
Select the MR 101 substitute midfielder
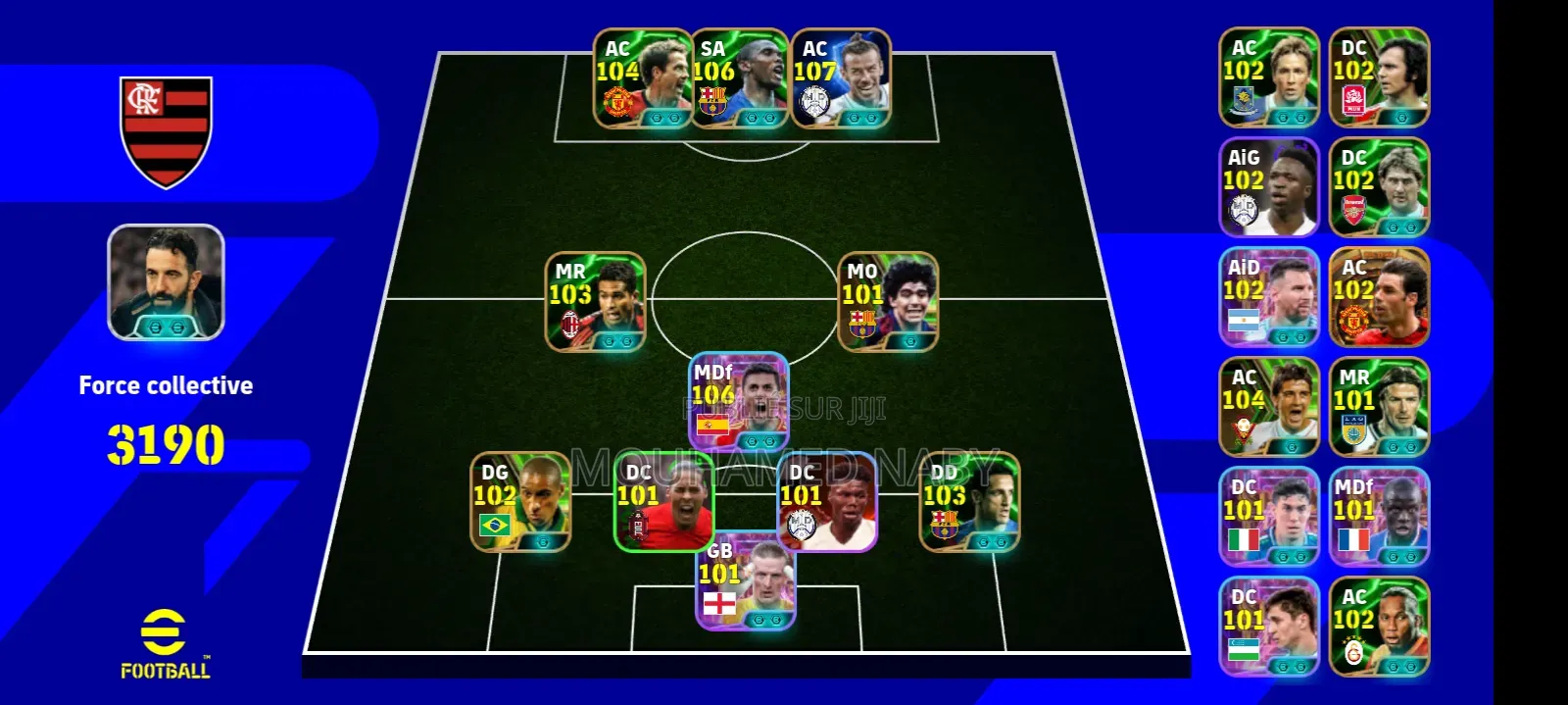click(1379, 407)
